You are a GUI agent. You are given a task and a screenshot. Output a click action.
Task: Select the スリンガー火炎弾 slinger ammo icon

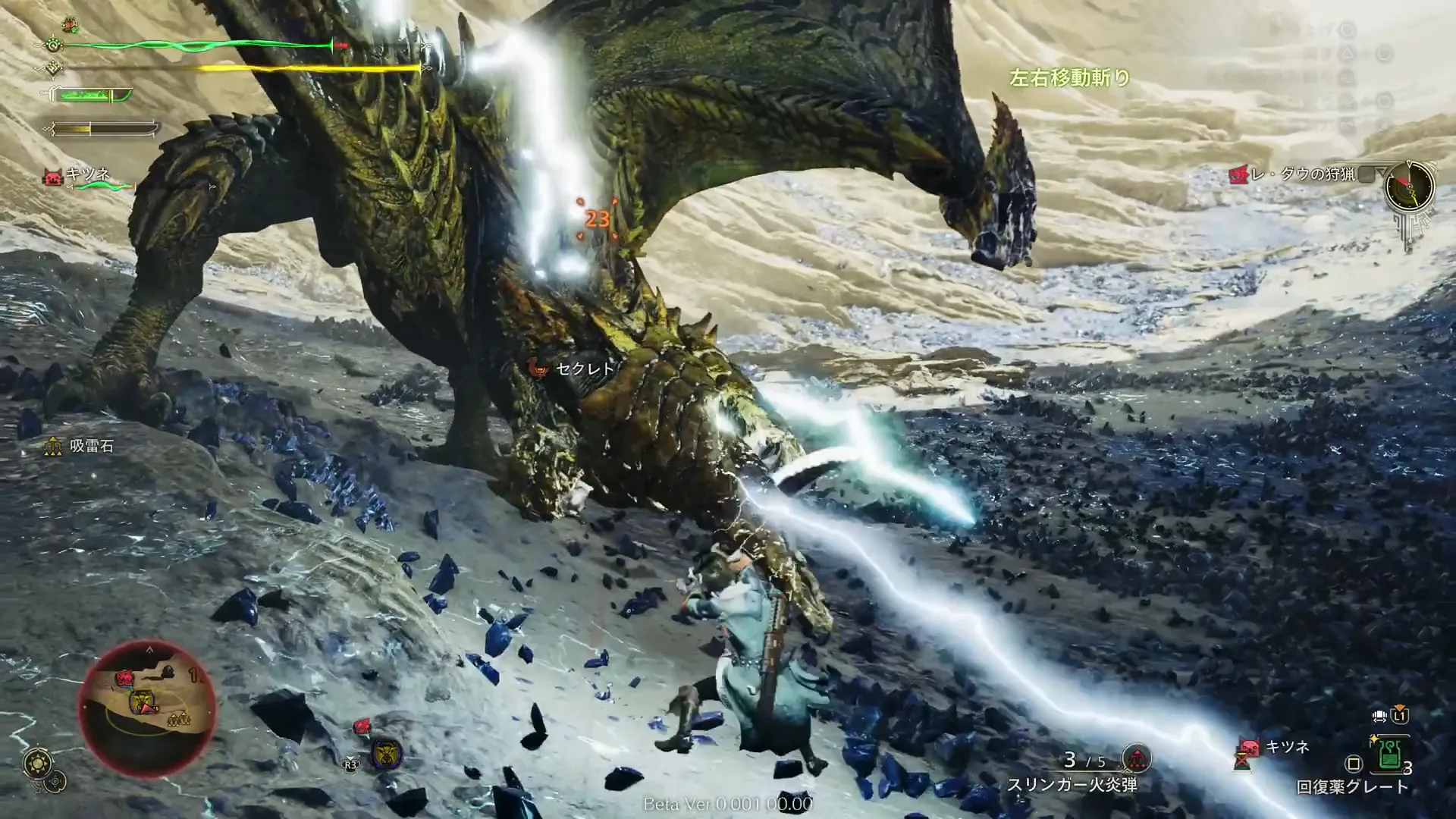point(1135,758)
